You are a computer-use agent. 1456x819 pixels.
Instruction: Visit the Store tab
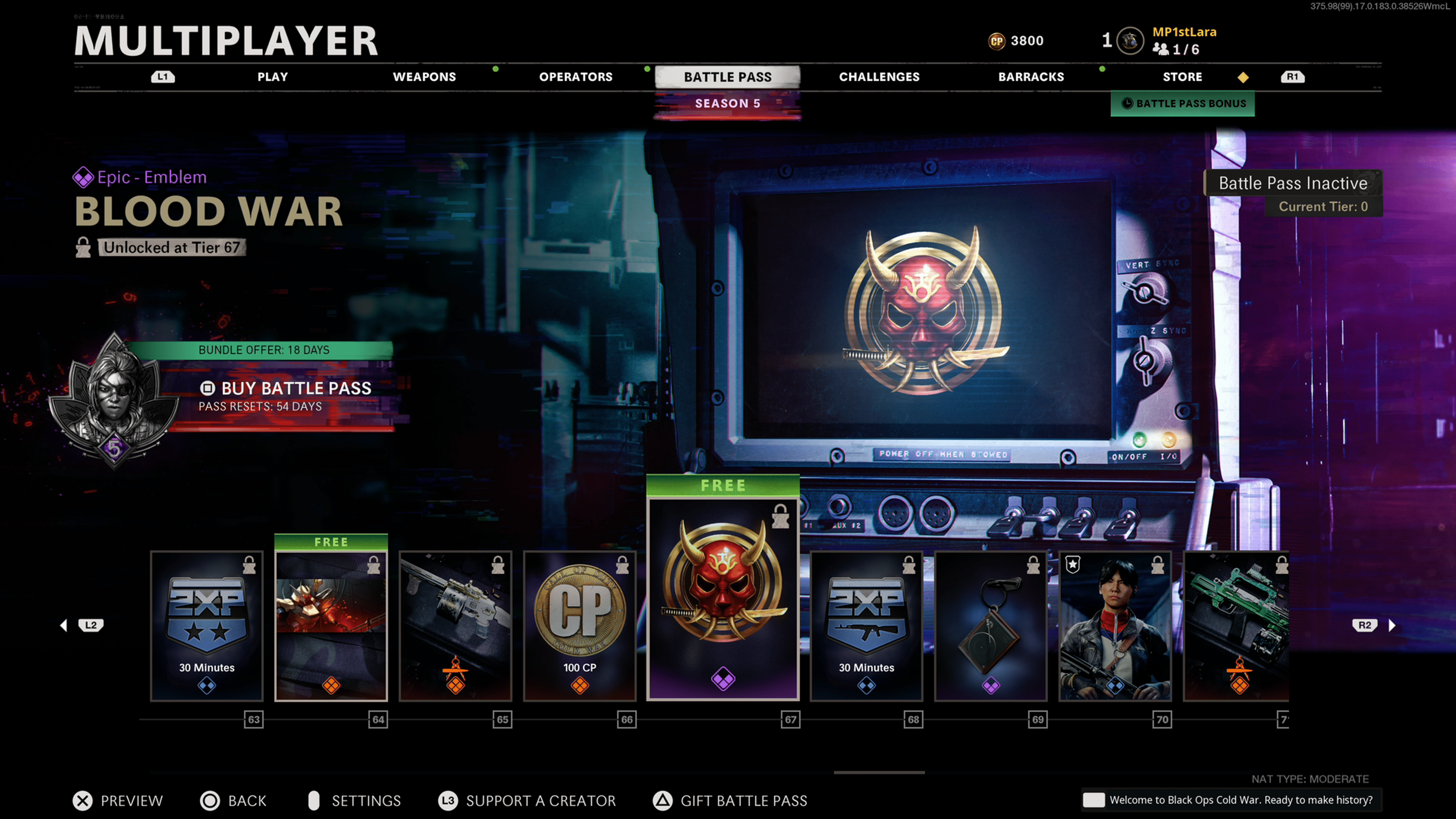coord(1182,77)
